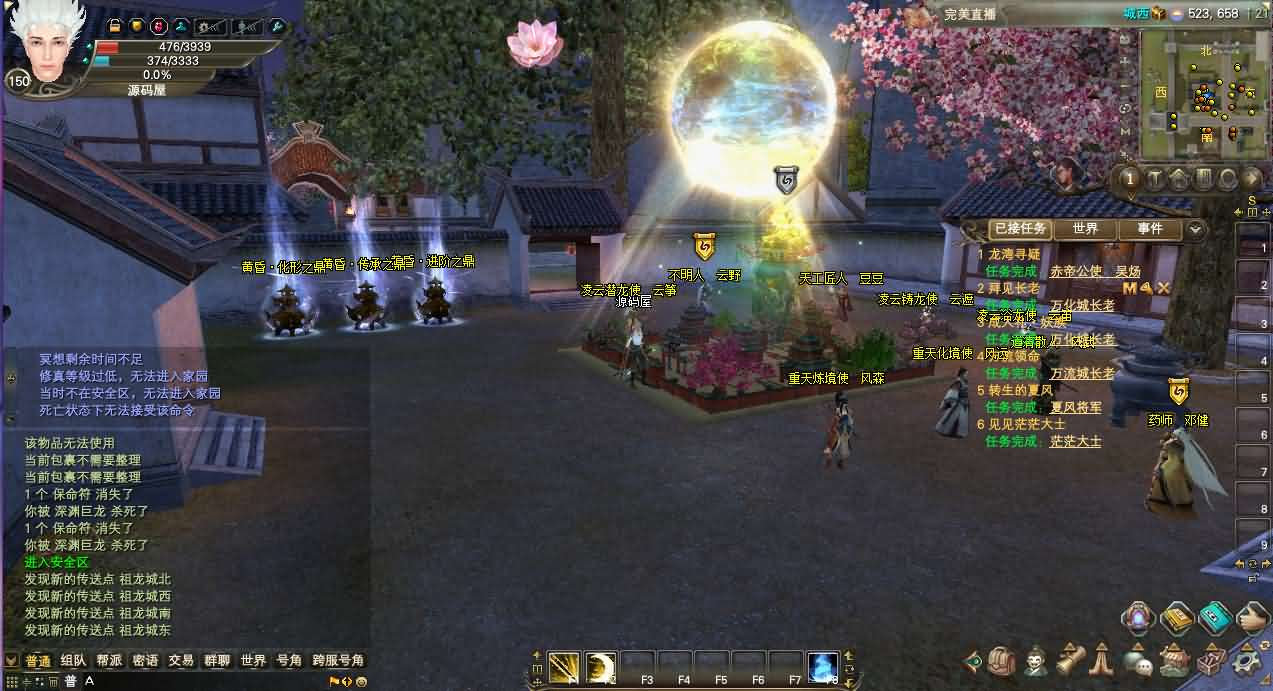Viewport: 1273px width, 691px height.
Task: Switch chat to 帮派 channel
Action: click(108, 660)
